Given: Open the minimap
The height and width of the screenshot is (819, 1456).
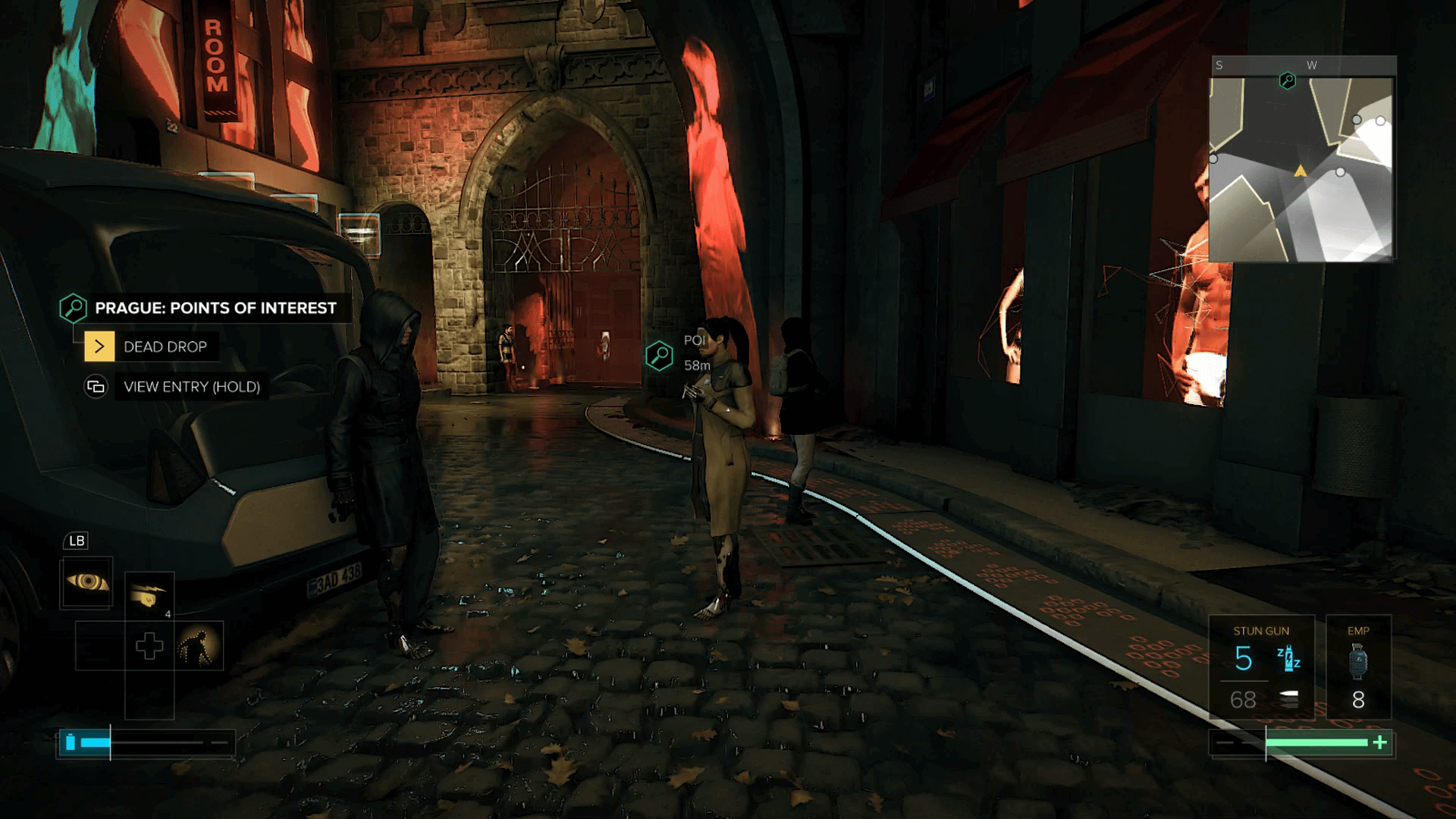Looking at the screenshot, I should [1301, 170].
